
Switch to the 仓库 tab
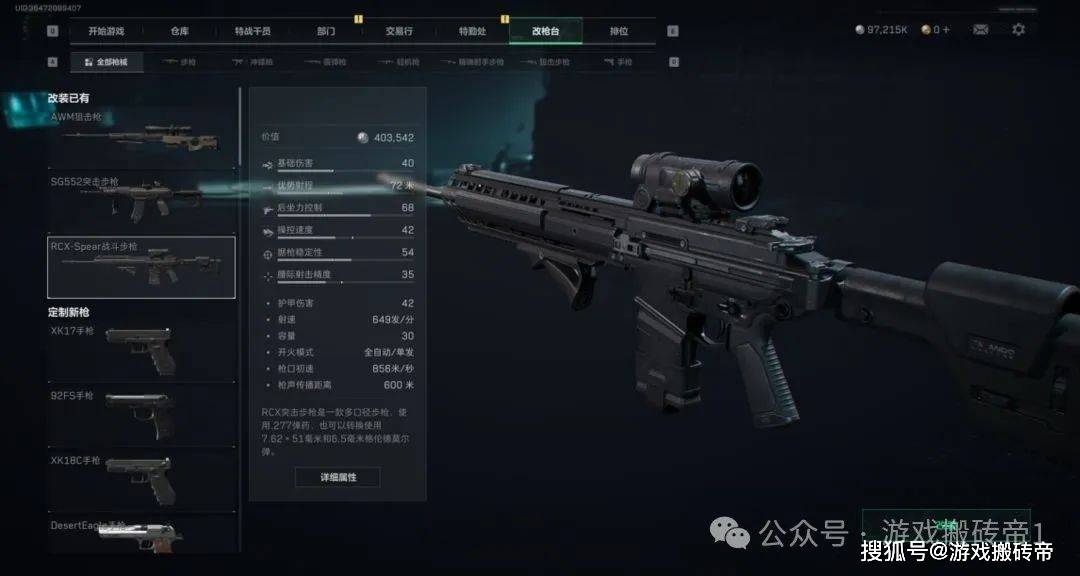pos(179,31)
